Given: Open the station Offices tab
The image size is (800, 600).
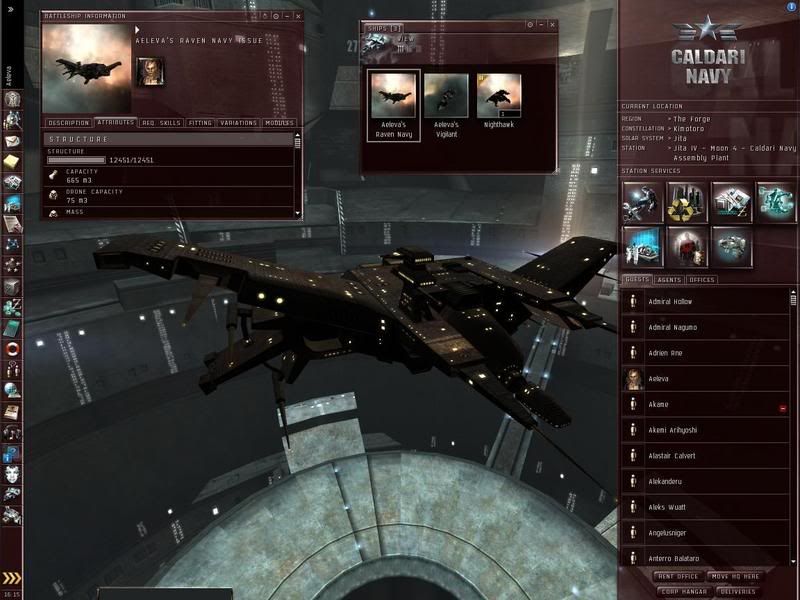Looking at the screenshot, I should (703, 280).
